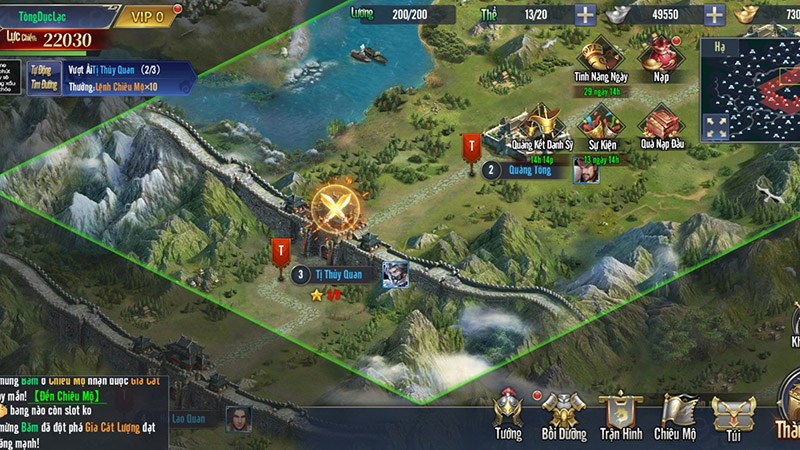Add silver using the plus button
Image resolution: width=800 pixels, height=450 pixels.
[715, 16]
